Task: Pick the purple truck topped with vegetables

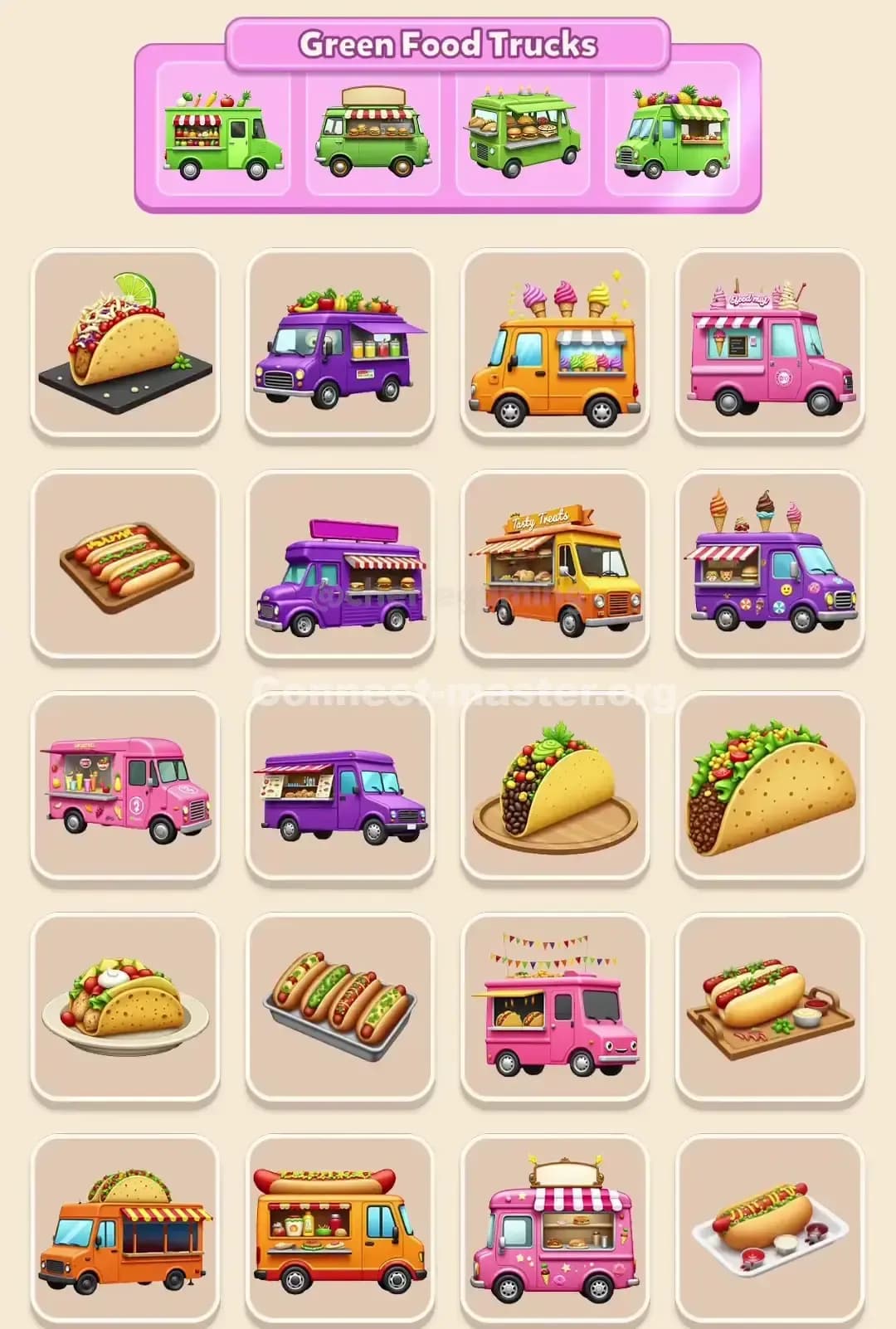Action: 339,343
